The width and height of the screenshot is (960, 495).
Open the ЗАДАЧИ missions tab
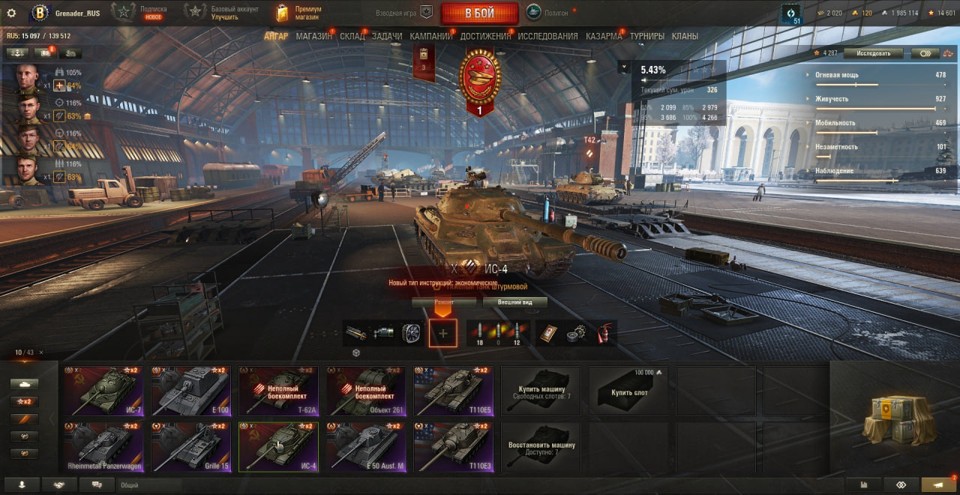pyautogui.click(x=387, y=36)
